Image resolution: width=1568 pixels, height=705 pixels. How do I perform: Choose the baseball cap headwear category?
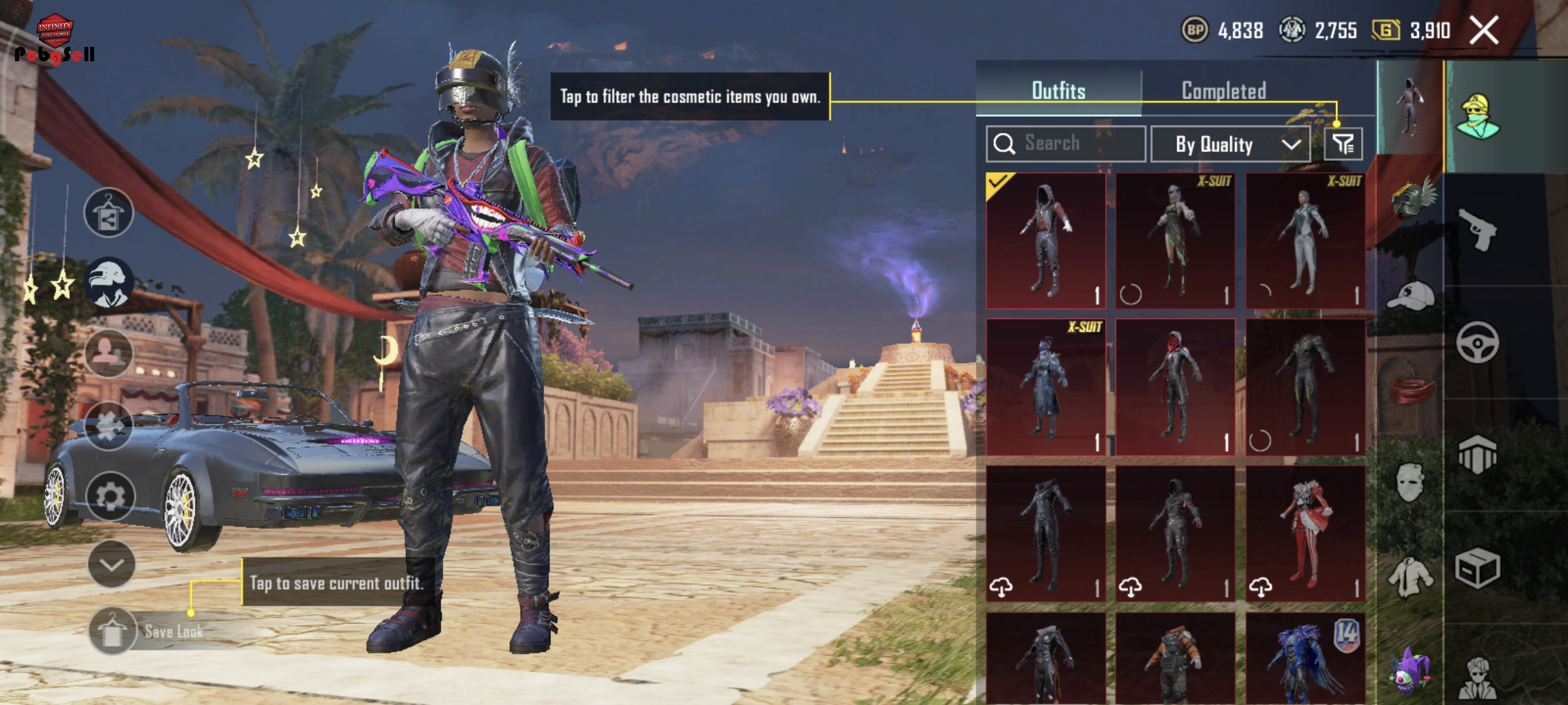tap(1411, 296)
